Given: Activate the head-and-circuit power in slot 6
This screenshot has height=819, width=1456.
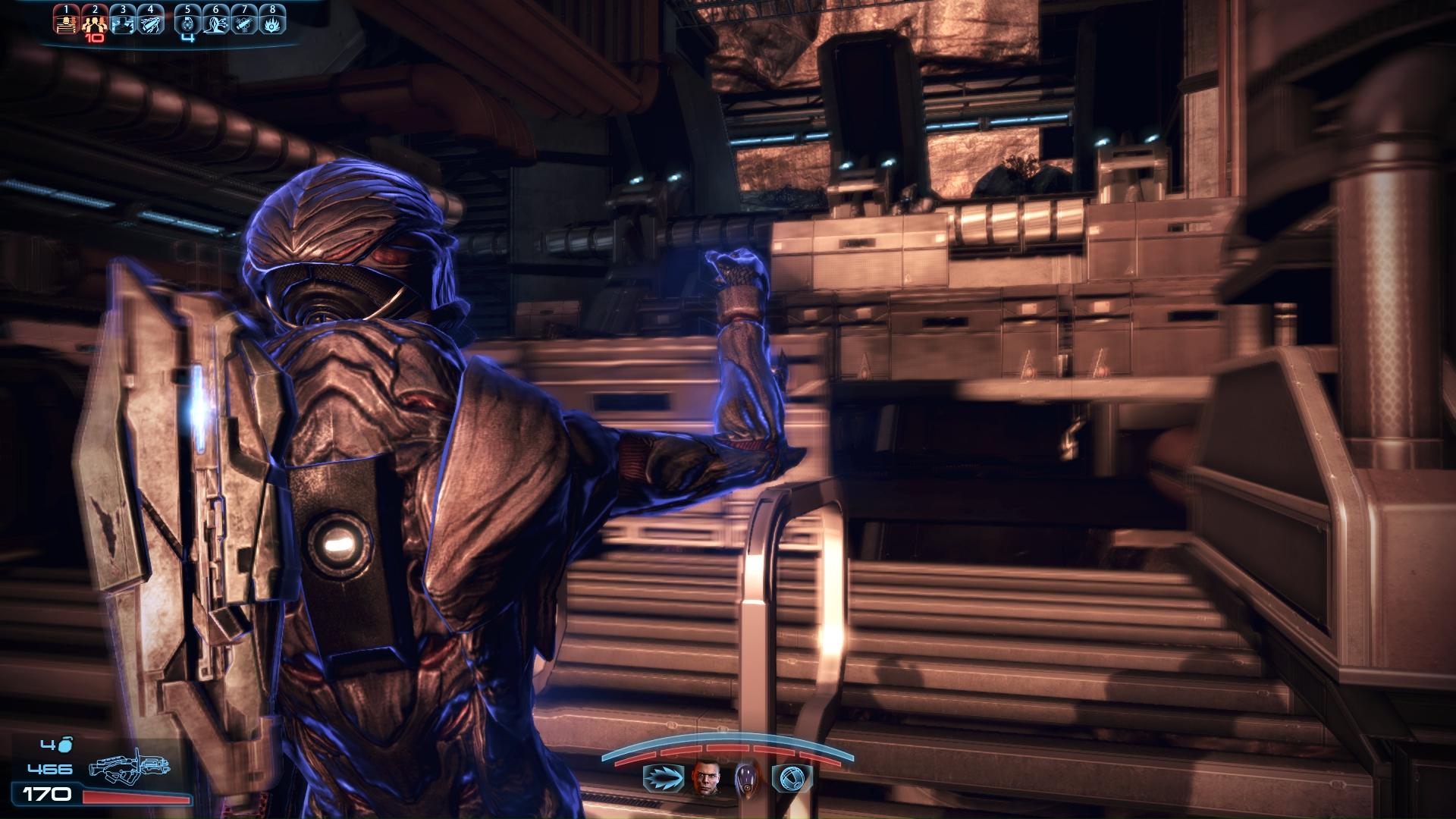Looking at the screenshot, I should (x=216, y=24).
